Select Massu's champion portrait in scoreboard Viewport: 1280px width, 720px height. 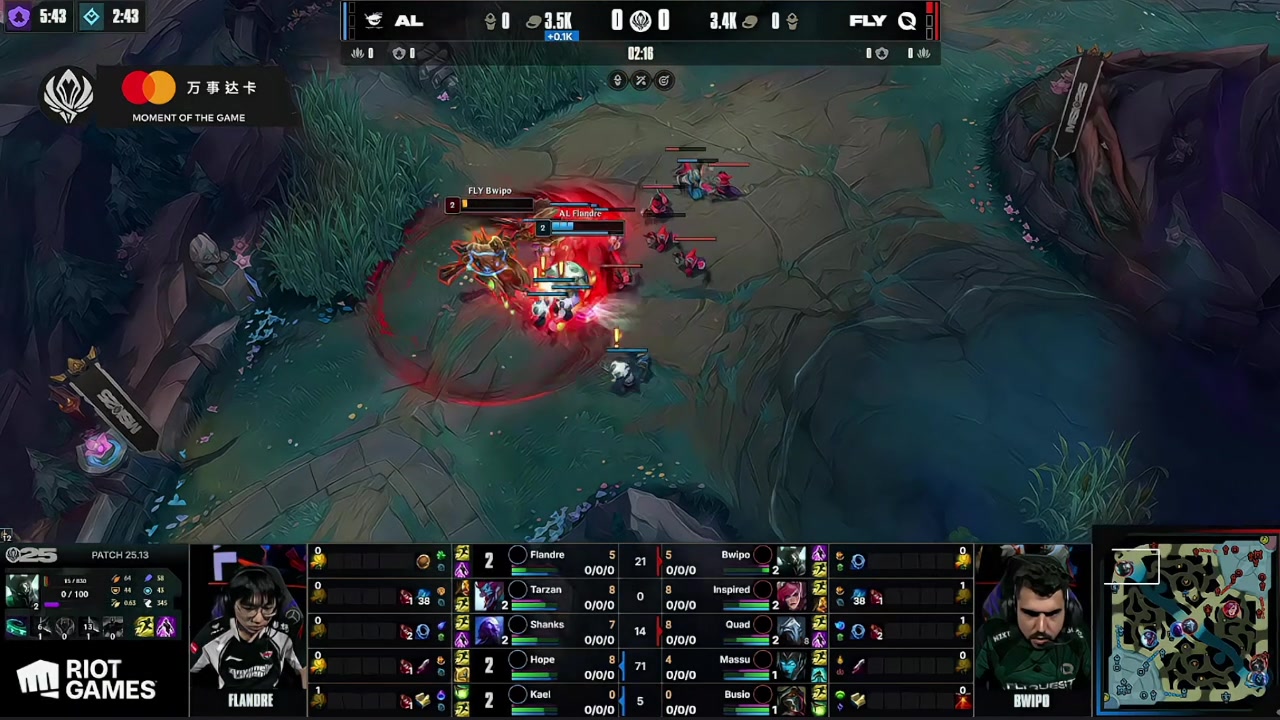[791, 666]
